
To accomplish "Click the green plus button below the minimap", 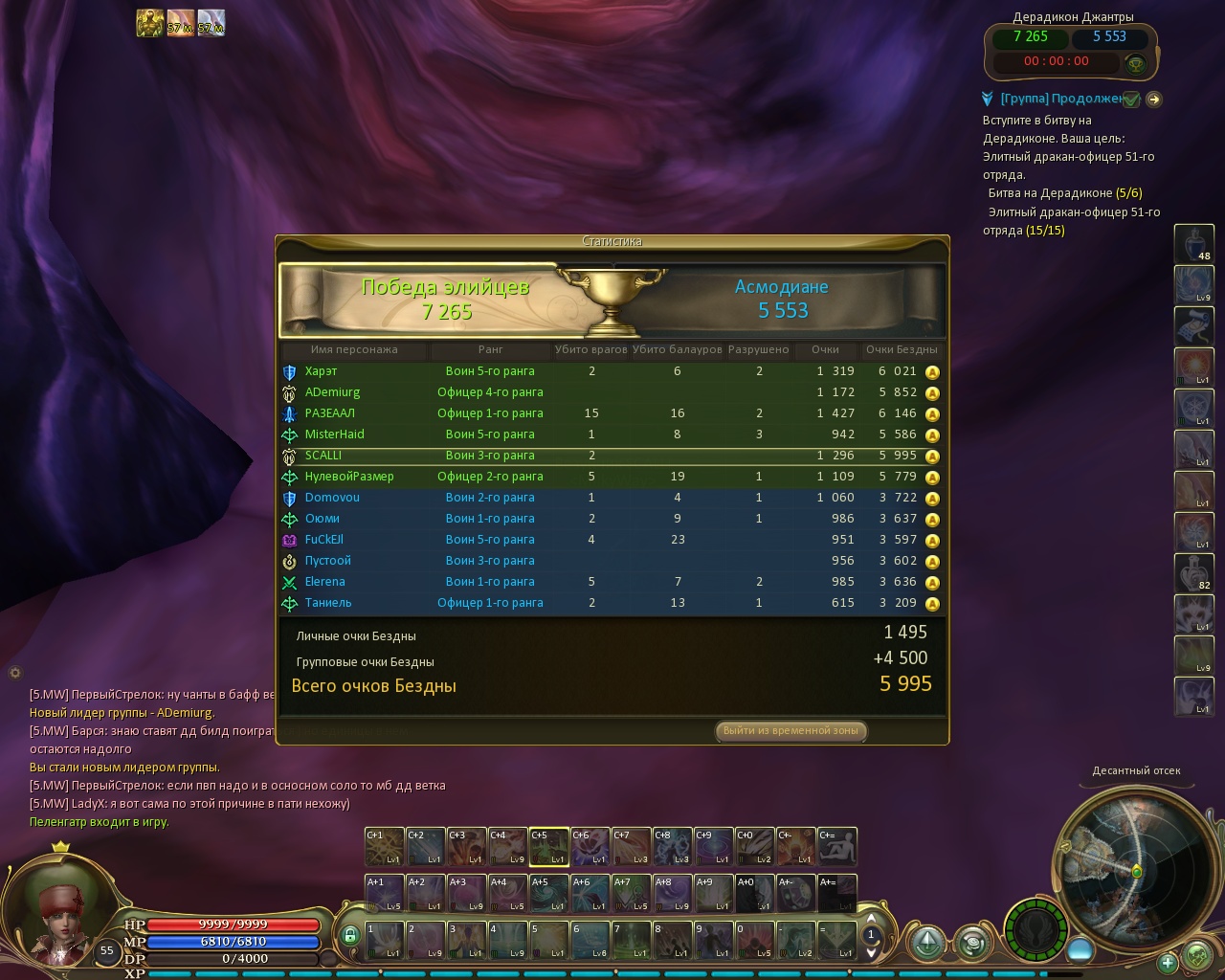I will click(x=1167, y=962).
